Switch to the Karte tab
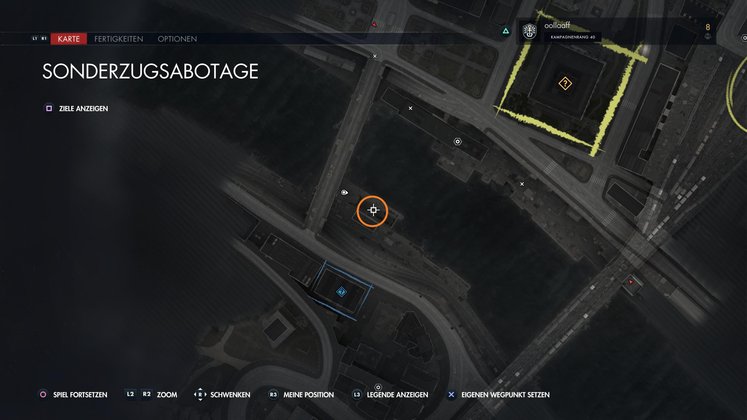Viewport: 747px width, 420px height. tap(68, 38)
